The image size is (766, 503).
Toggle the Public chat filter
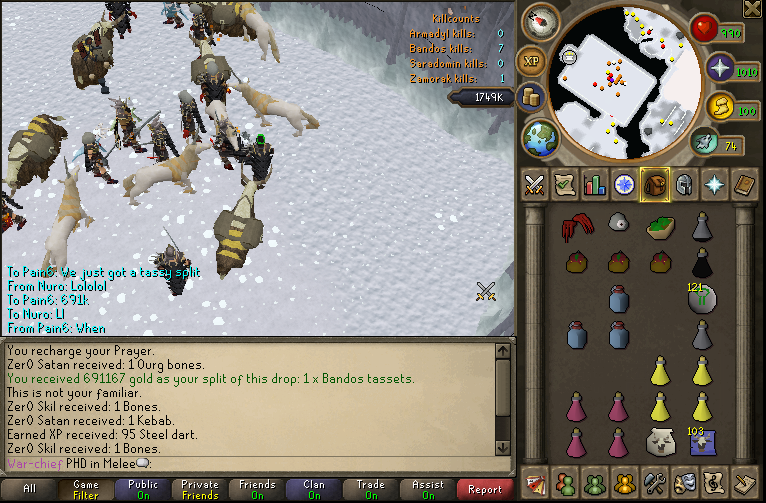tap(143, 489)
